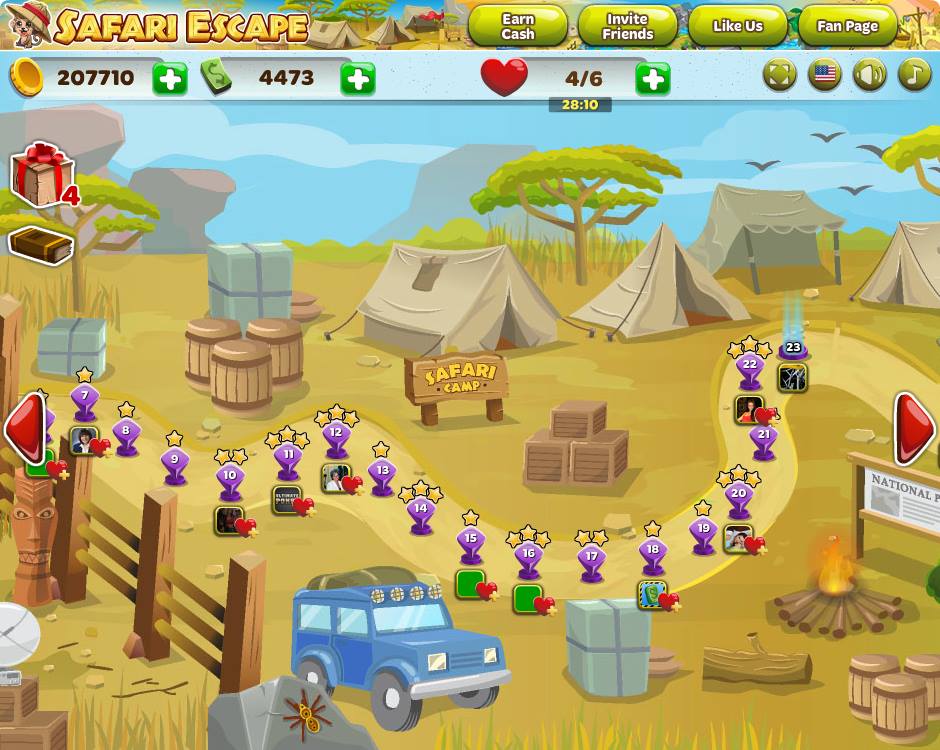Open the brown book icon
940x750 pixels.
41,244
